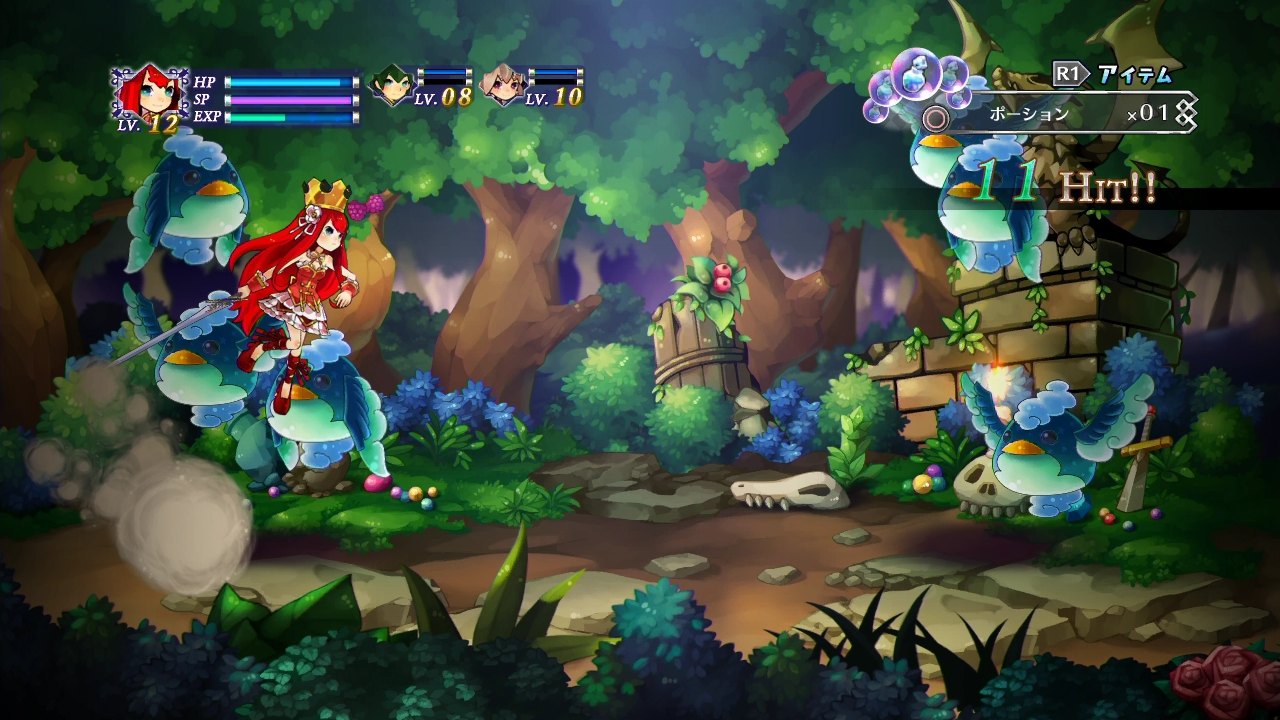
Task: Select the princess character portrait
Action: click(150, 90)
